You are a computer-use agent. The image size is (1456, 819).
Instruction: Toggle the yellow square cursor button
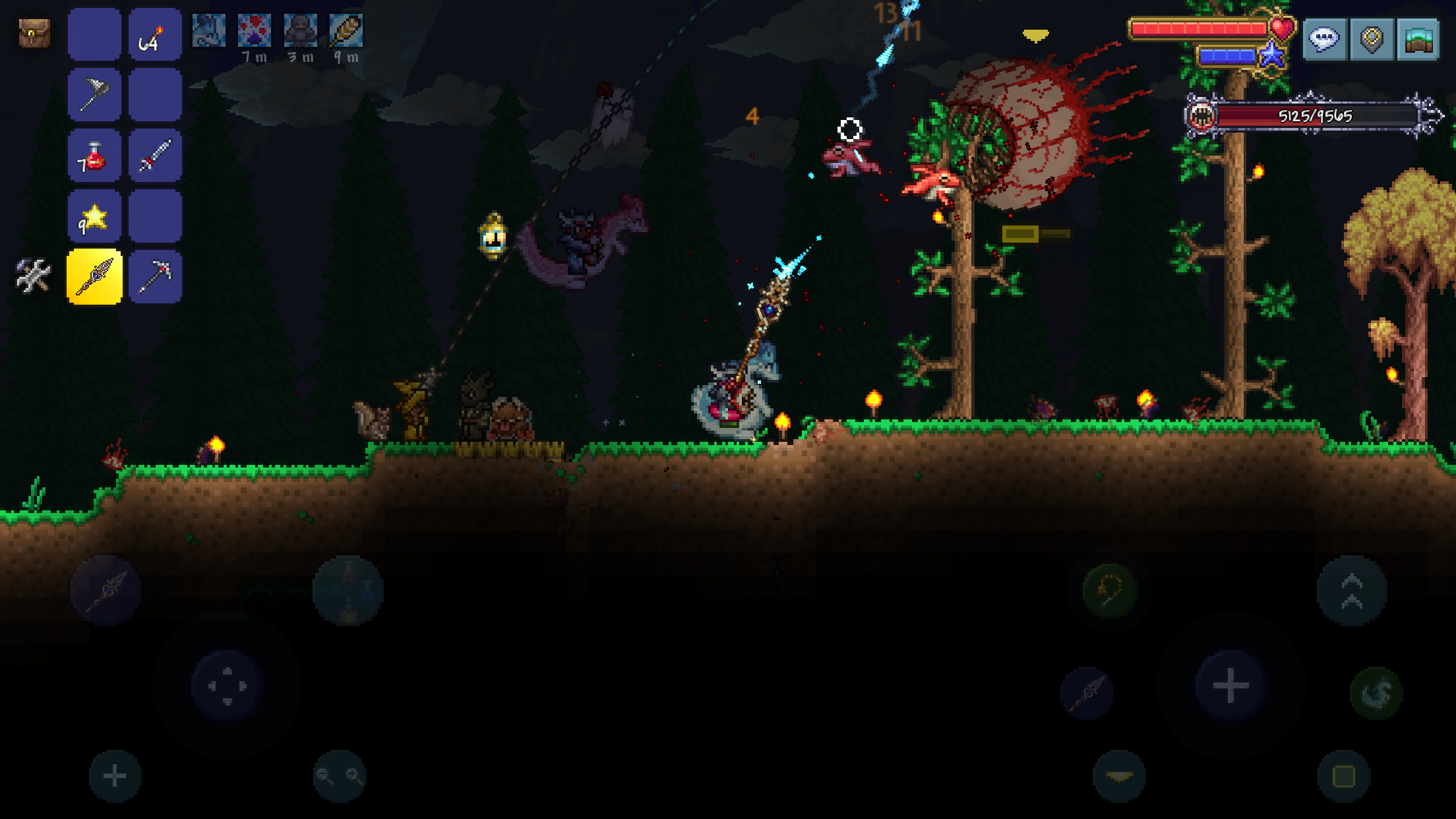point(1344,776)
